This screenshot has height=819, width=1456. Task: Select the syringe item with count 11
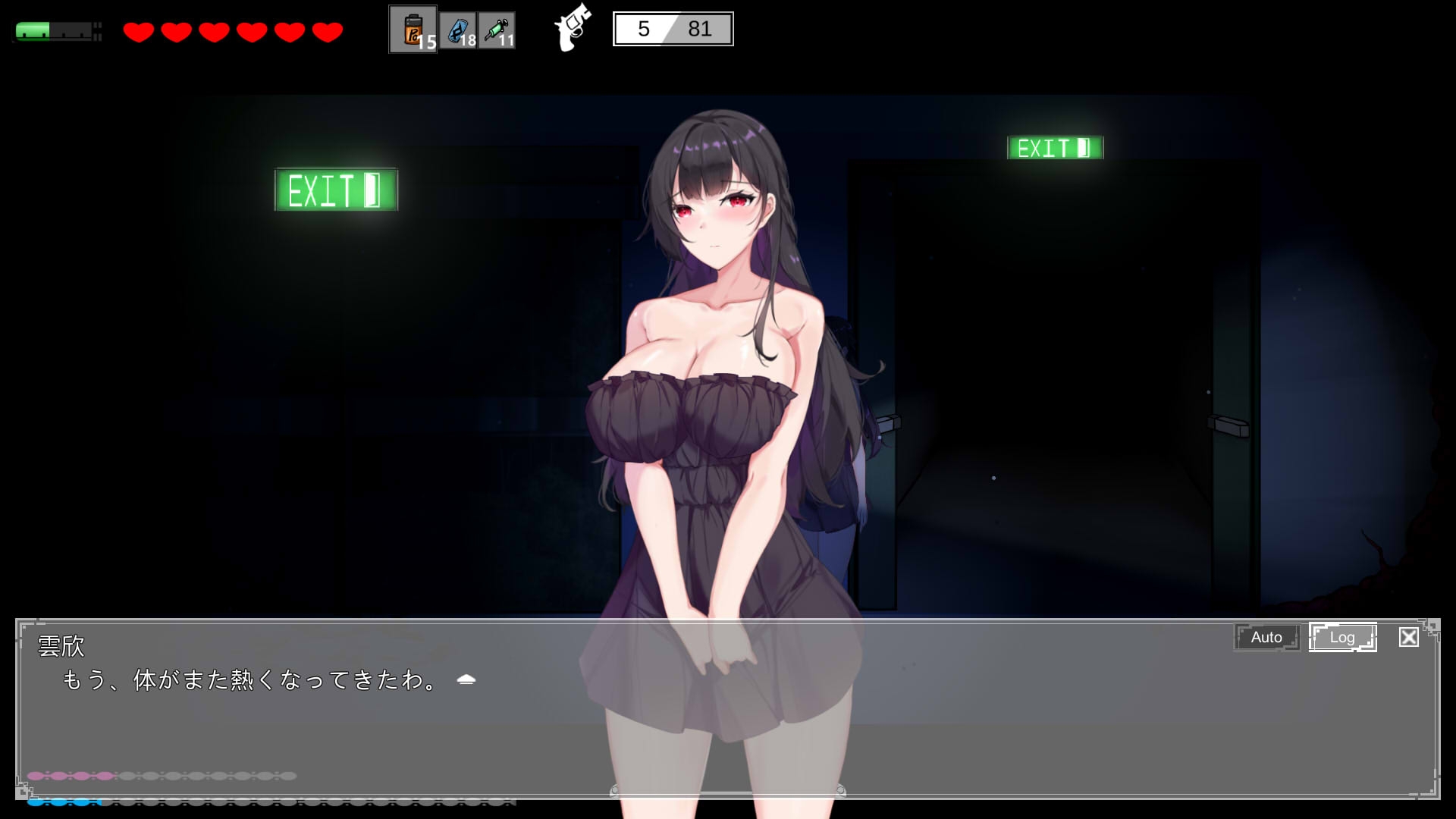(497, 30)
